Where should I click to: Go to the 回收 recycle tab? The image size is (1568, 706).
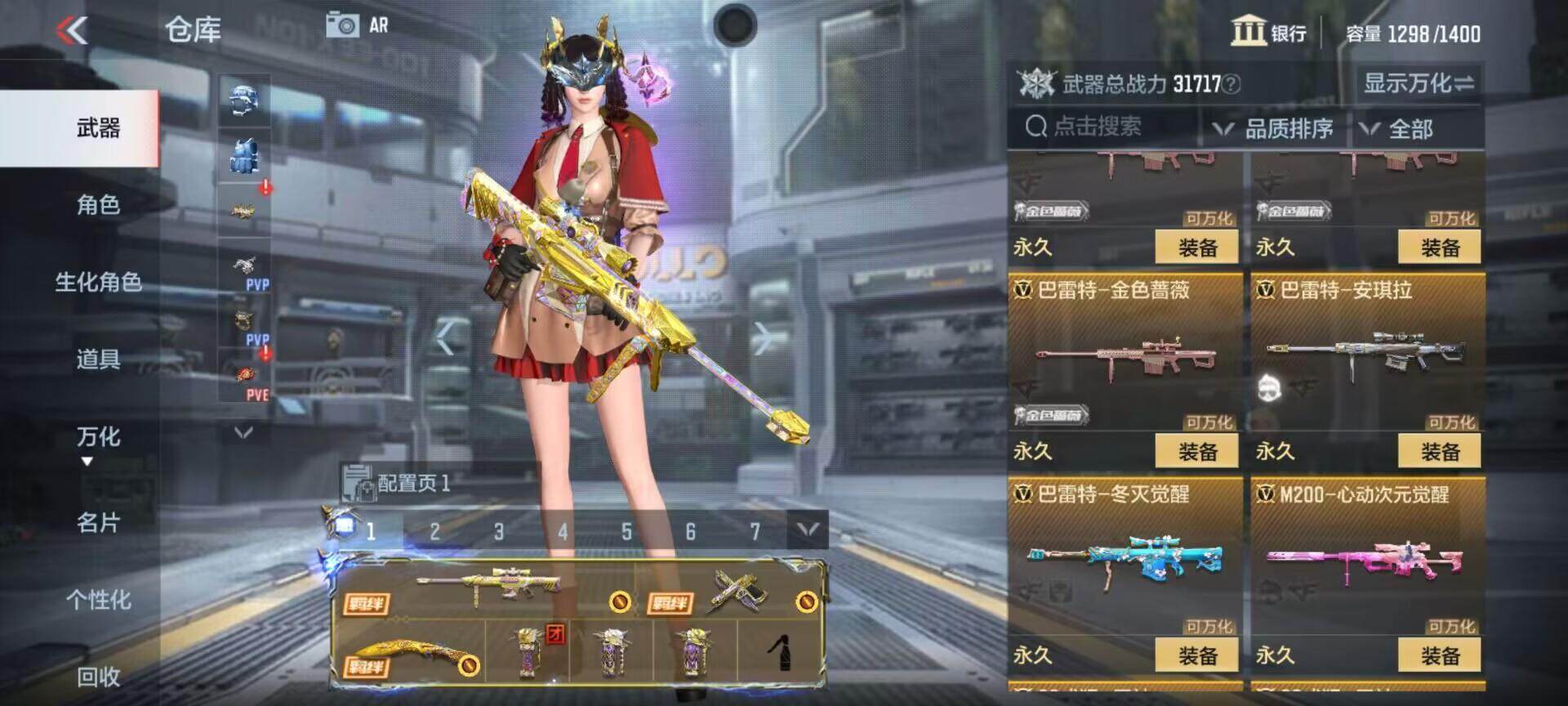tap(98, 677)
